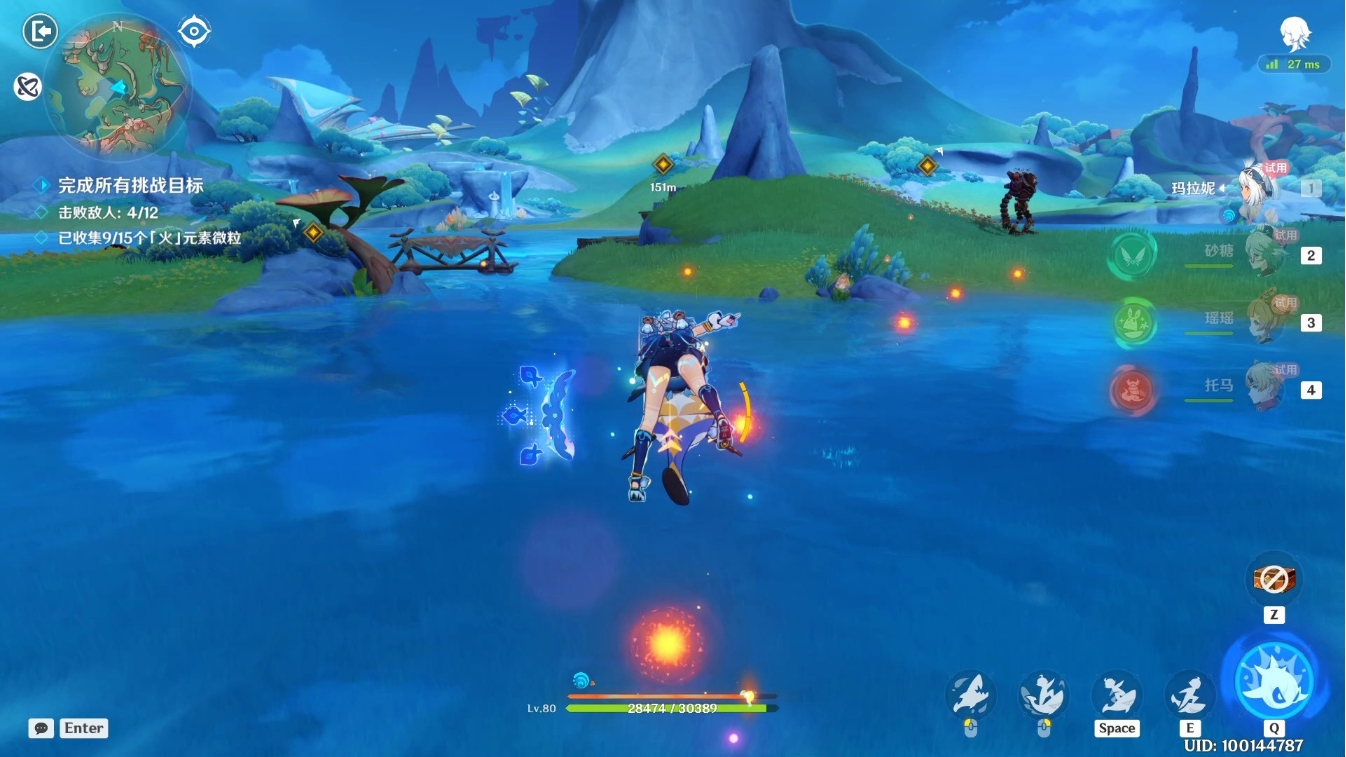The image size is (1346, 757).
Task: Trigger 砂糖's green winged burst icon
Action: click(x=1132, y=255)
